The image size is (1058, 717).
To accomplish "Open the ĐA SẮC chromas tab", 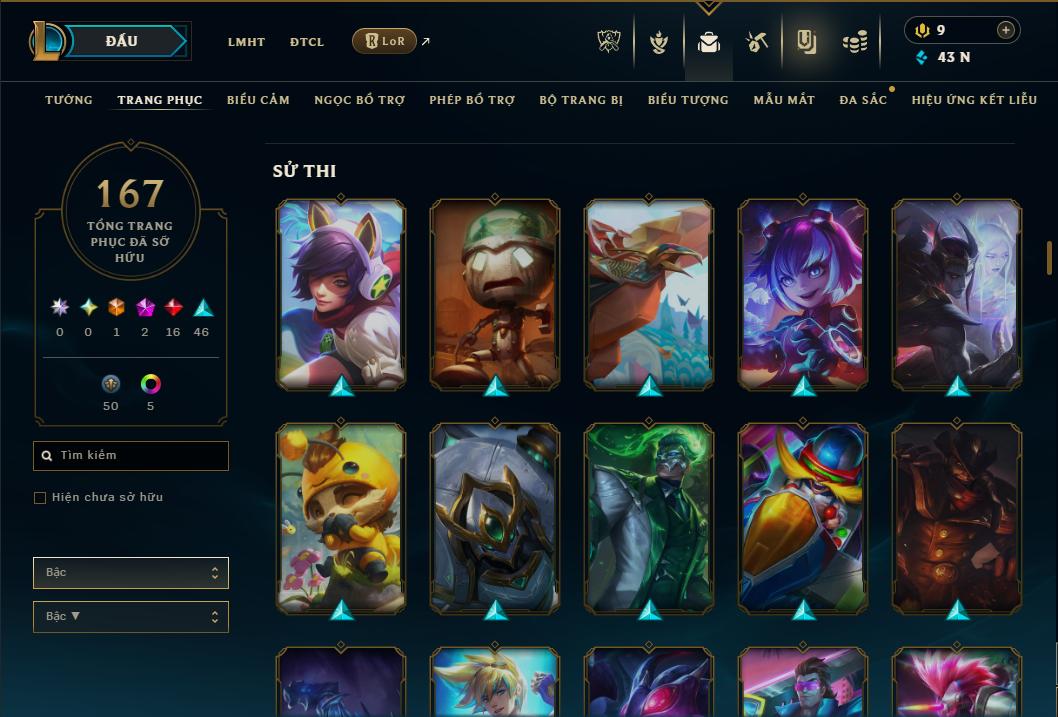I will pos(863,100).
